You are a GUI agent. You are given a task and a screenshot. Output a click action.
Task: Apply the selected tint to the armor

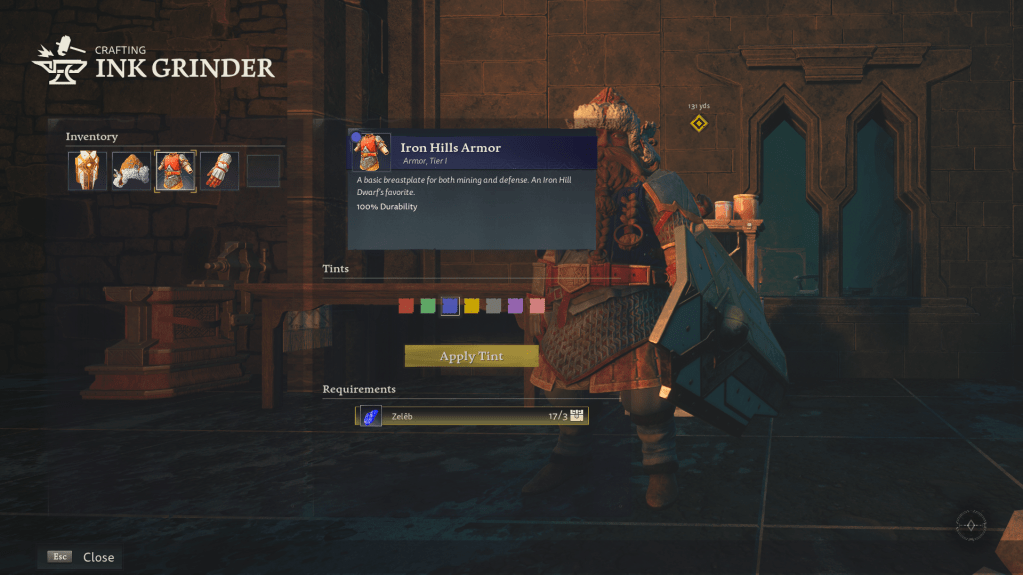pos(471,356)
